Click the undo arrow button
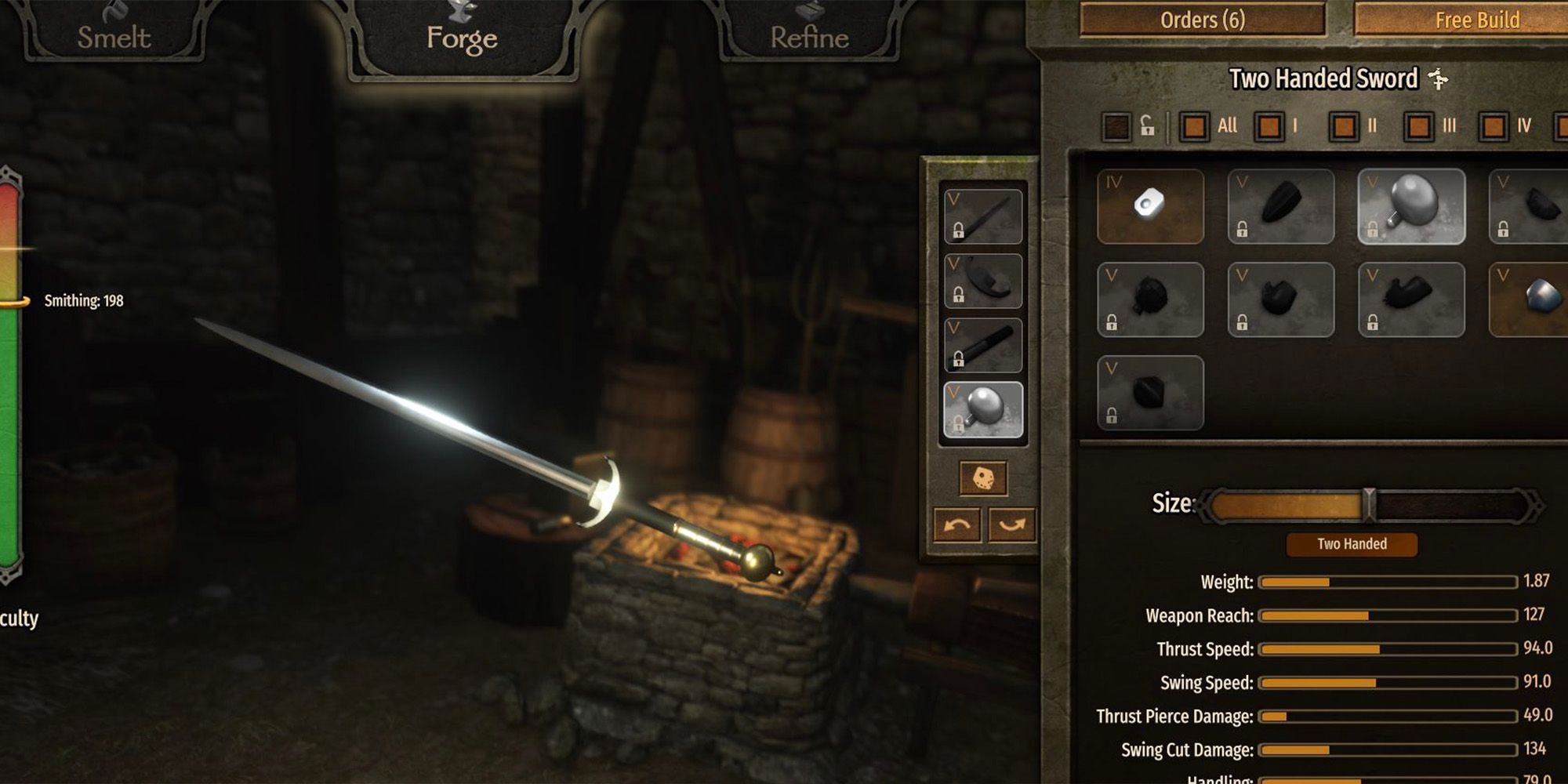The width and height of the screenshot is (1568, 784). point(957,524)
